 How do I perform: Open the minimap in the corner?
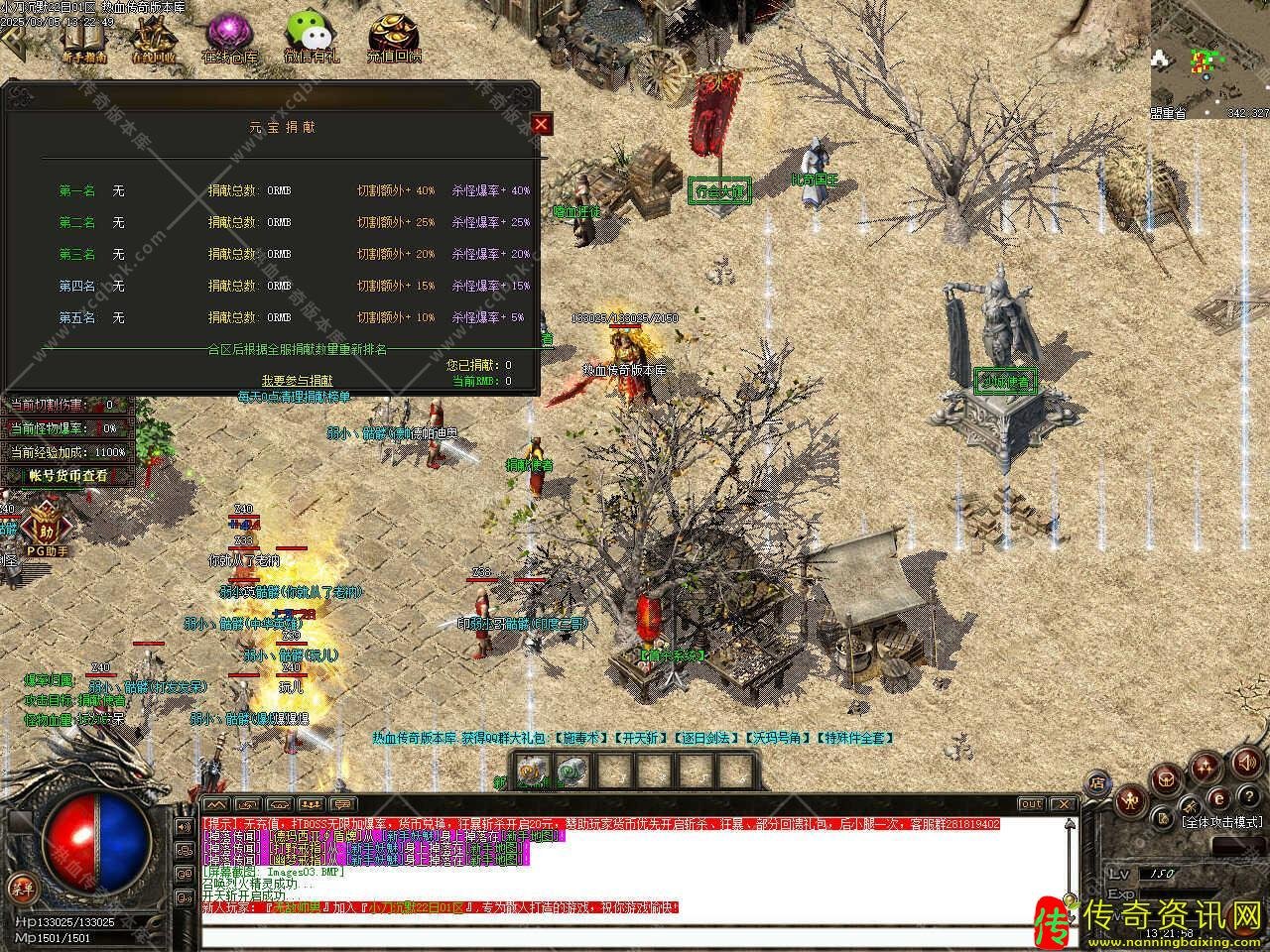1209,58
